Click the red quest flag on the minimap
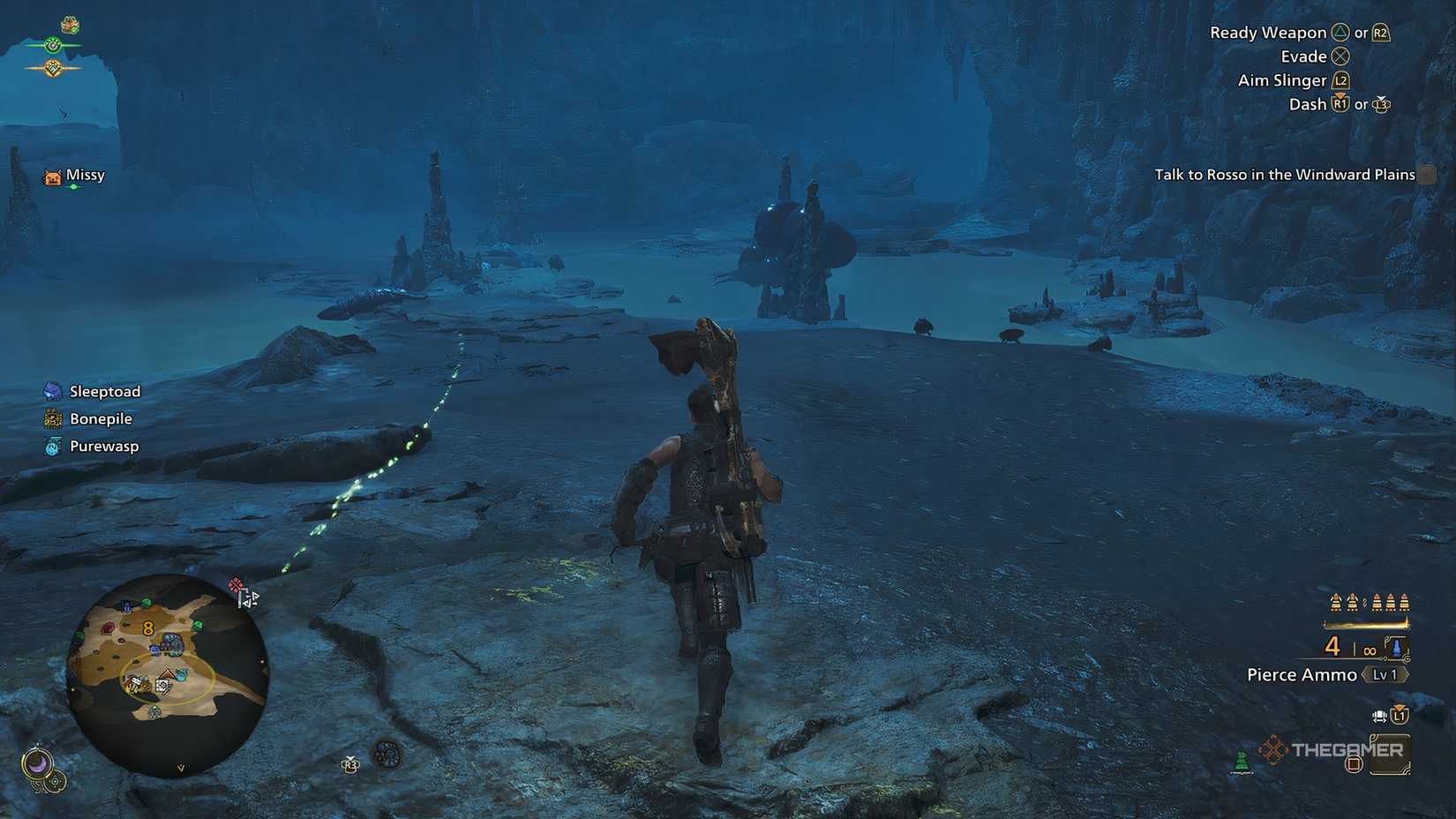This screenshot has height=819, width=1456. [236, 585]
